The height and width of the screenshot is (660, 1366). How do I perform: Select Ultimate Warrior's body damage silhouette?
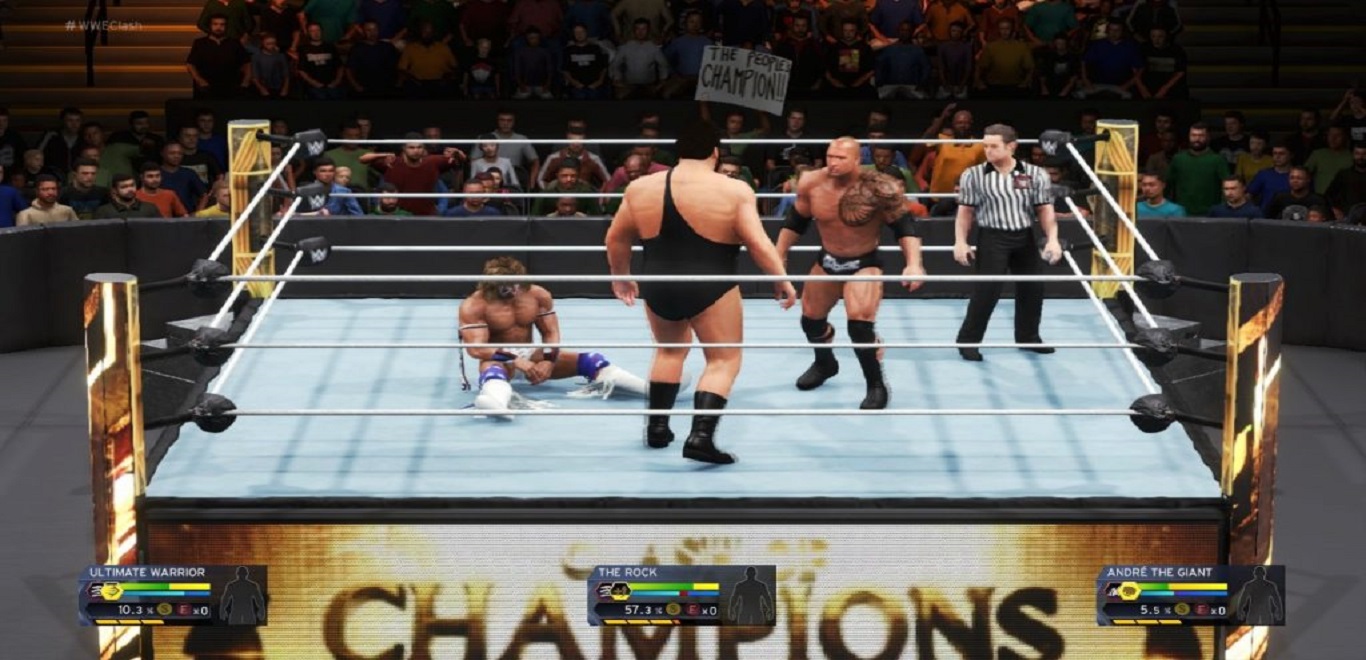[x=241, y=596]
